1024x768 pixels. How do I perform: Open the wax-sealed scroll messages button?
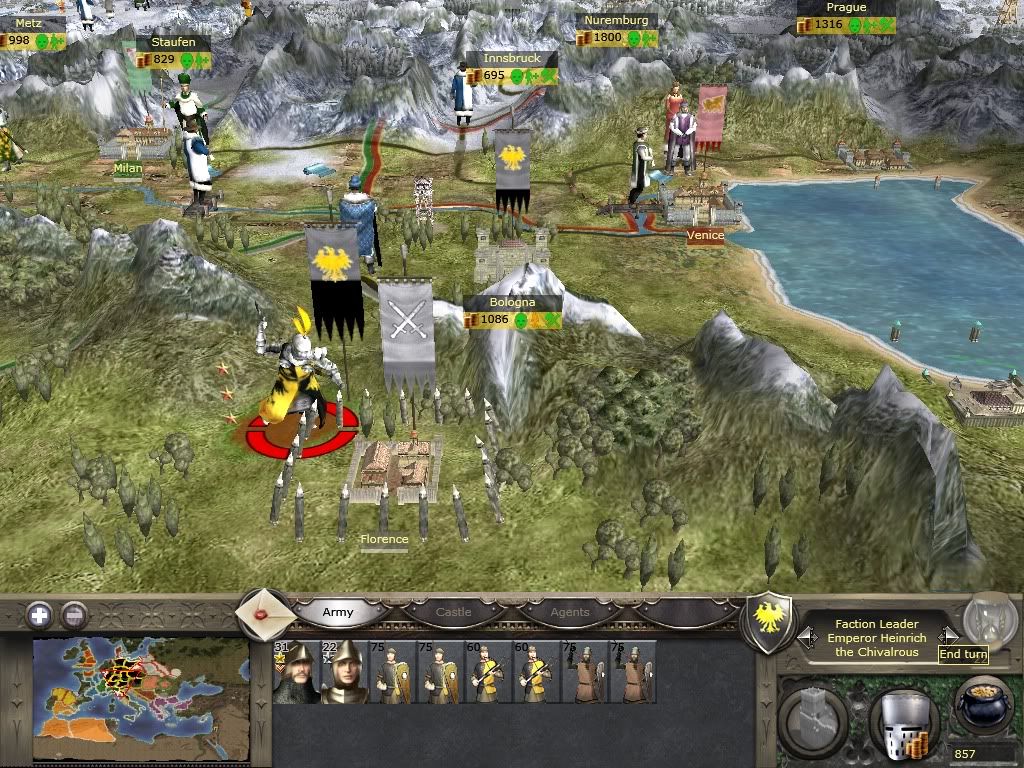265,613
